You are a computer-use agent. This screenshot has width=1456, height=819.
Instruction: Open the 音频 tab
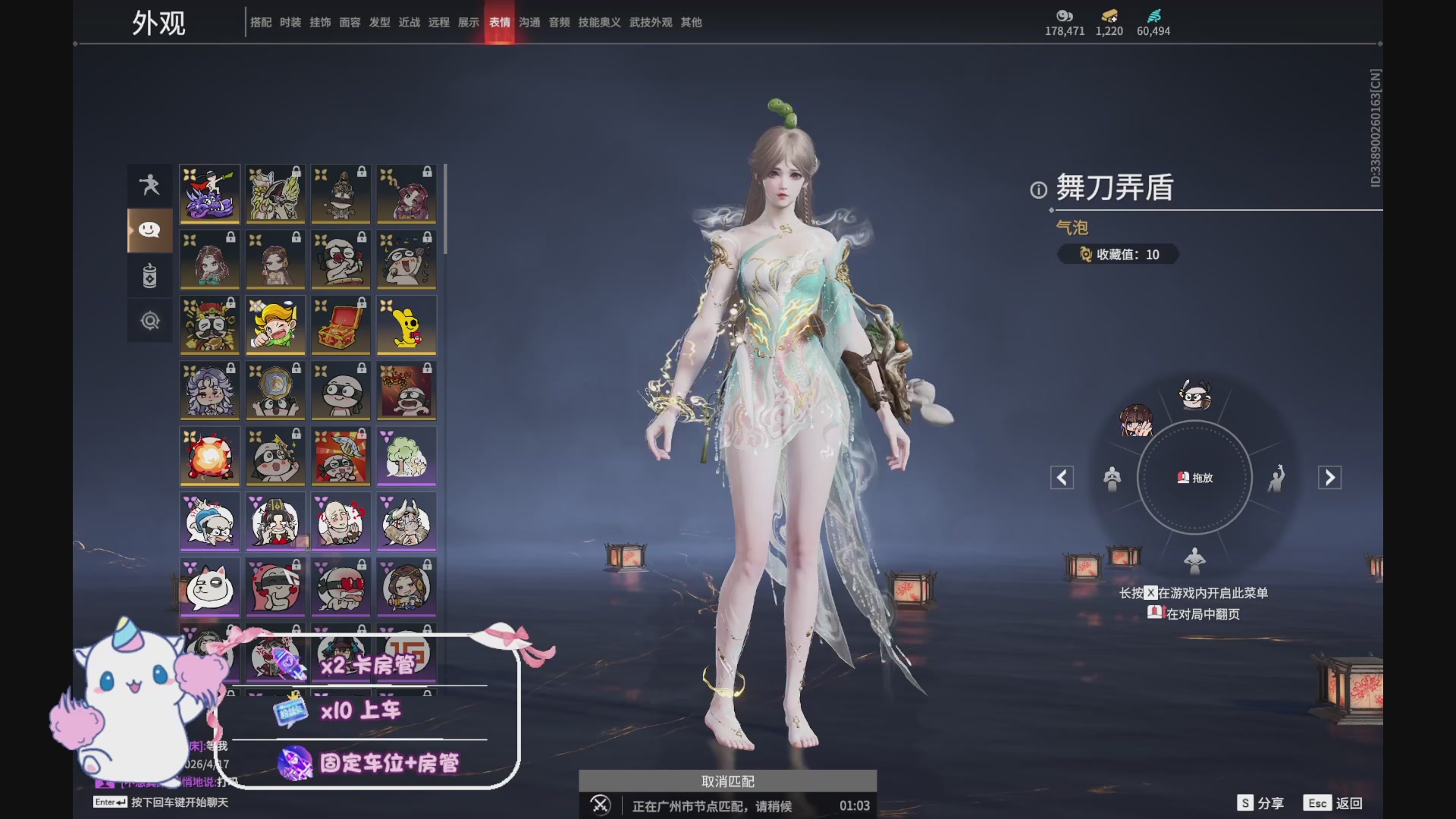click(559, 22)
